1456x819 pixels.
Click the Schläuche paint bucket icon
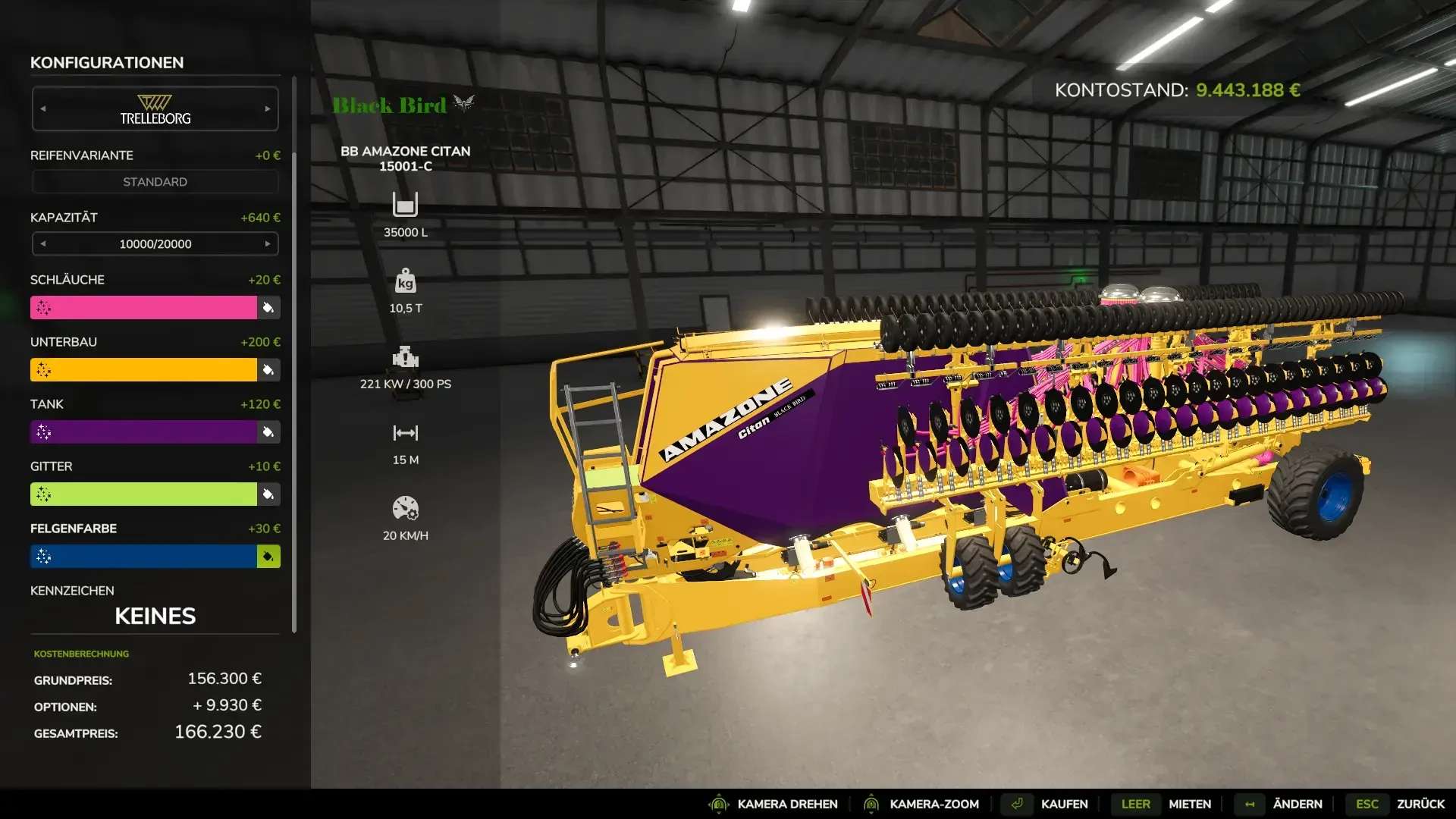pos(268,308)
